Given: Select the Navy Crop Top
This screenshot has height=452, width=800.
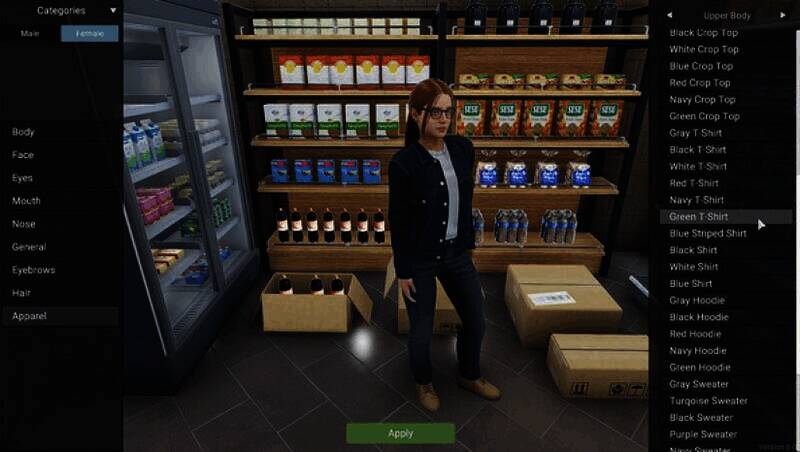Looking at the screenshot, I should (x=702, y=100).
